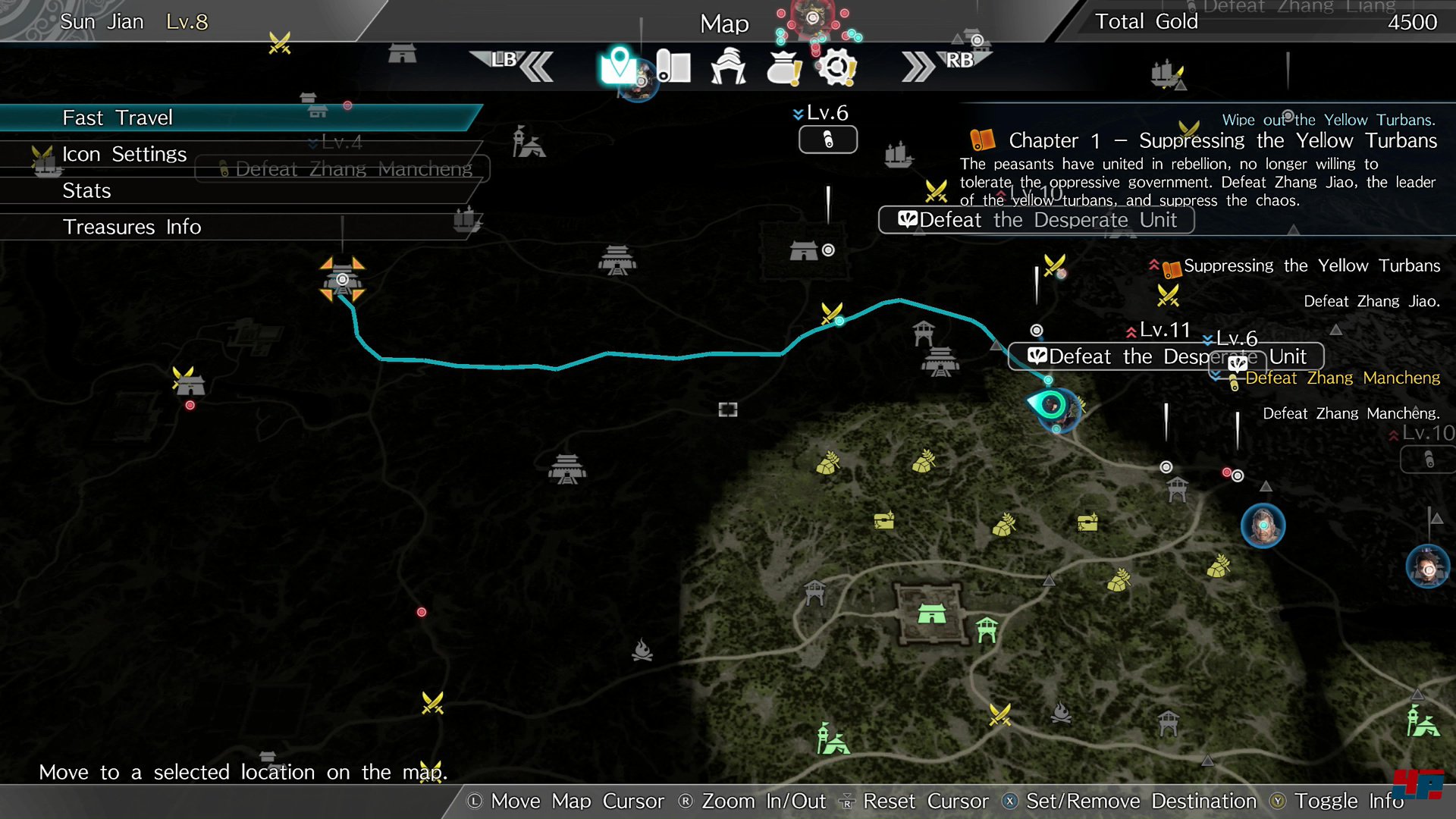Open Icon Settings option
The image size is (1456, 819).
124,155
